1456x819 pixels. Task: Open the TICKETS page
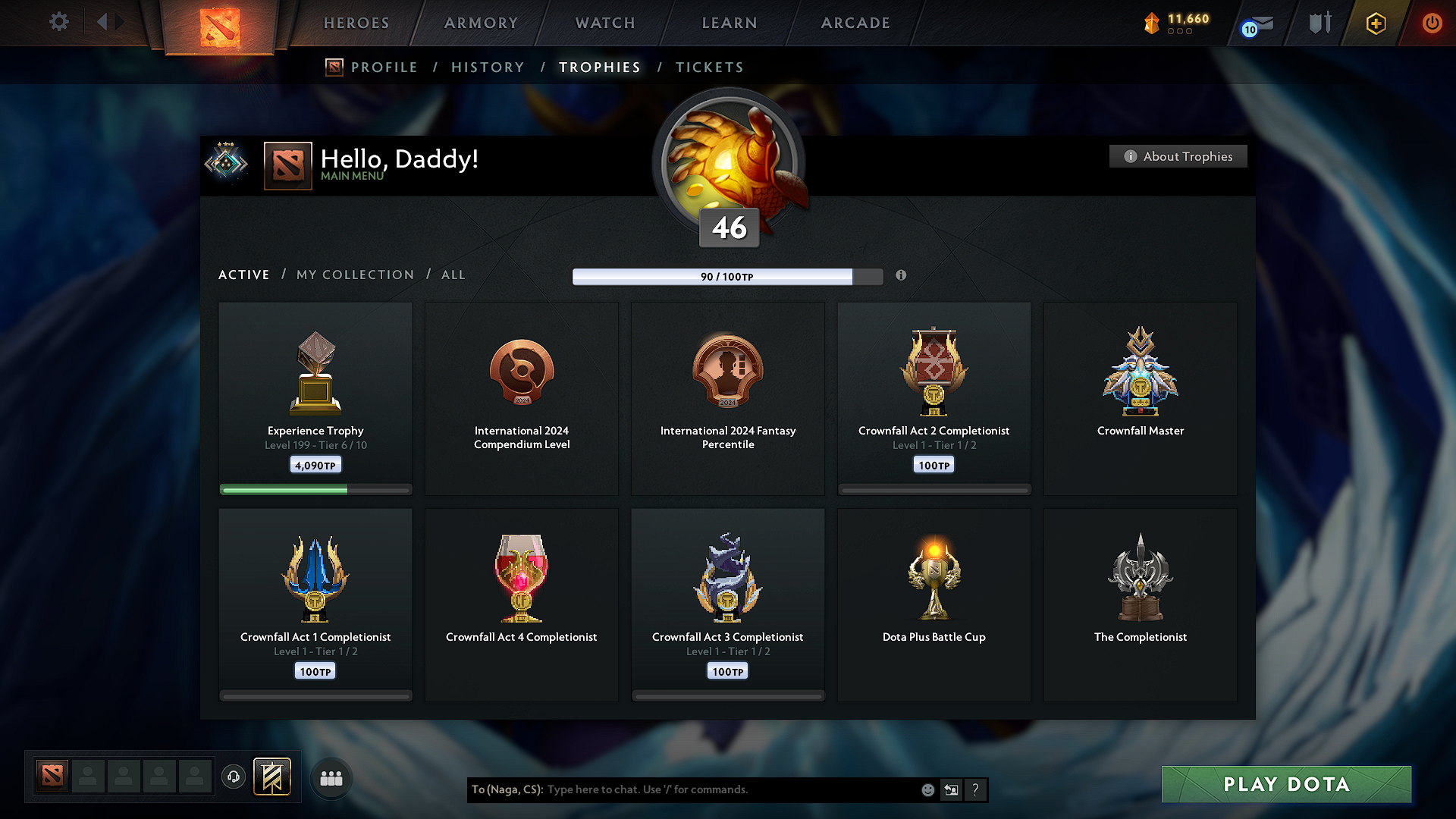point(709,67)
